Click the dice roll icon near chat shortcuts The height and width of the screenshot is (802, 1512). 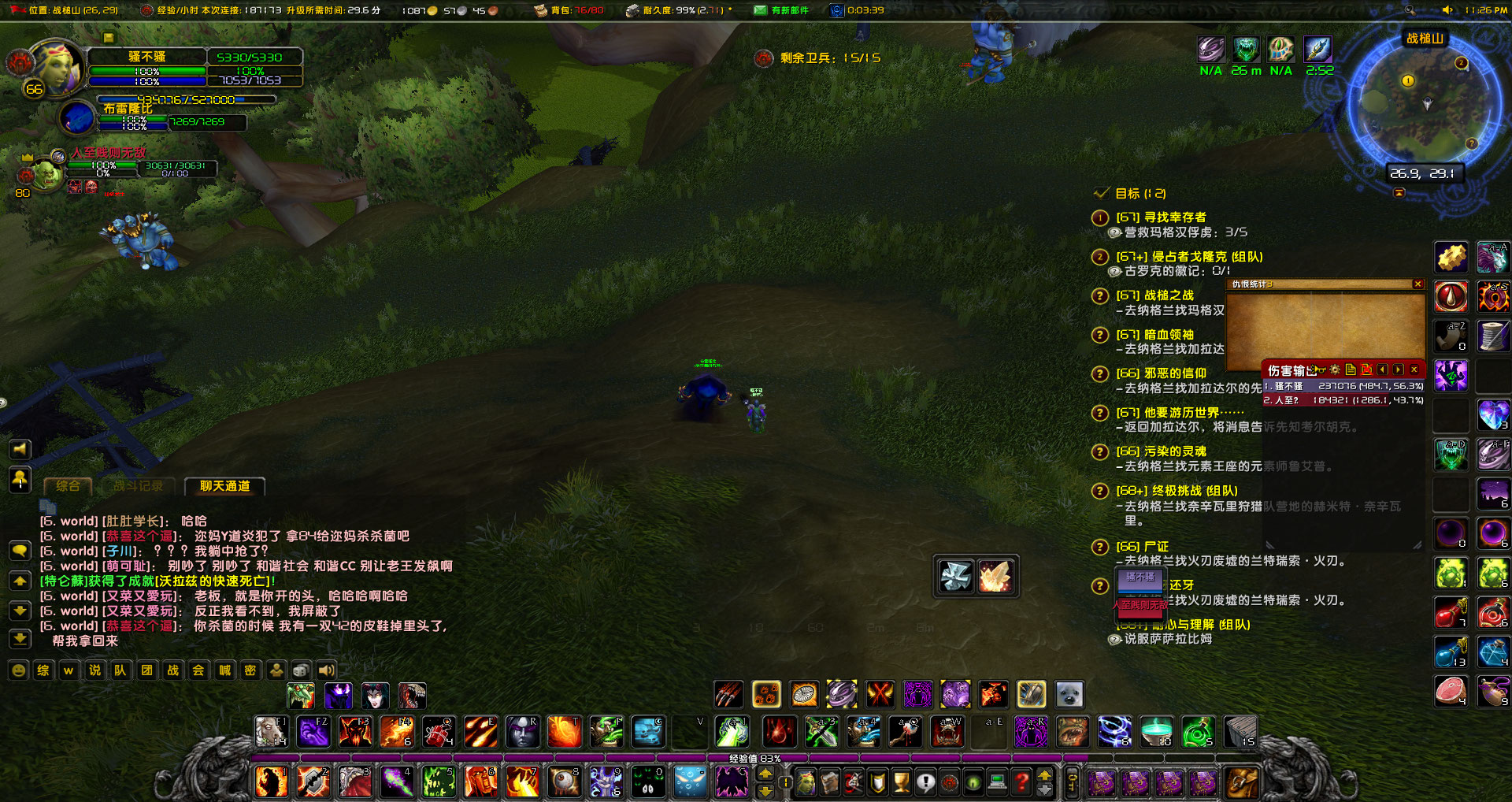coord(301,670)
